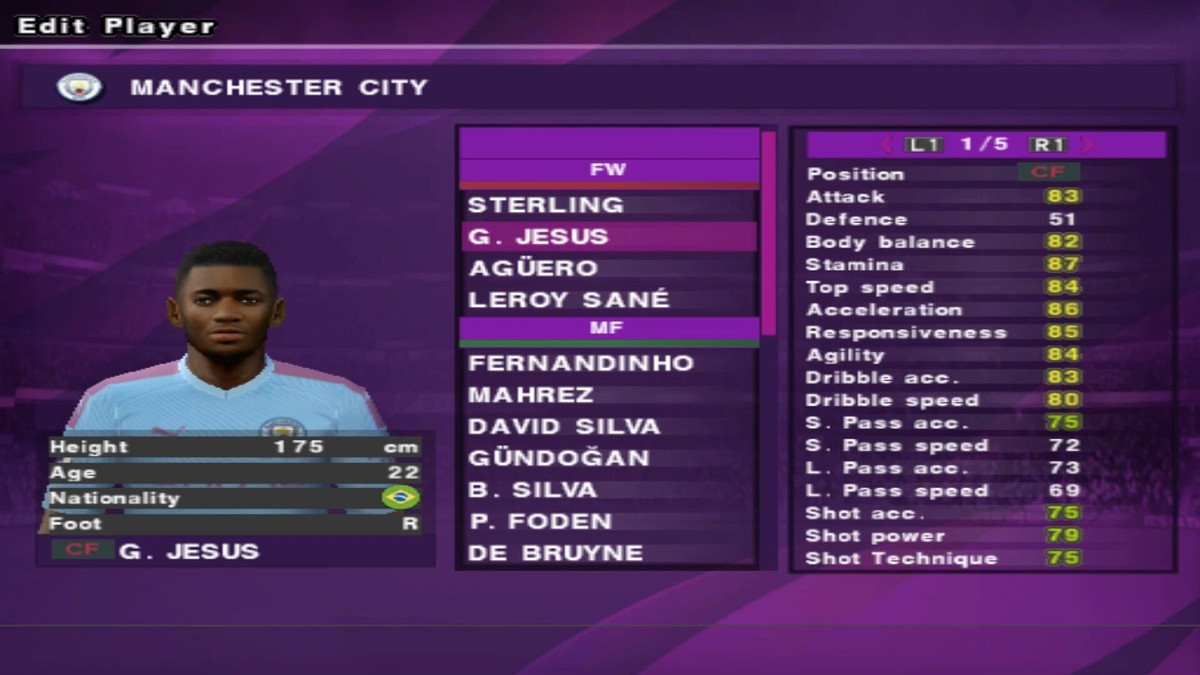The height and width of the screenshot is (675, 1200).
Task: Select the Foot row
Action: (x=235, y=523)
